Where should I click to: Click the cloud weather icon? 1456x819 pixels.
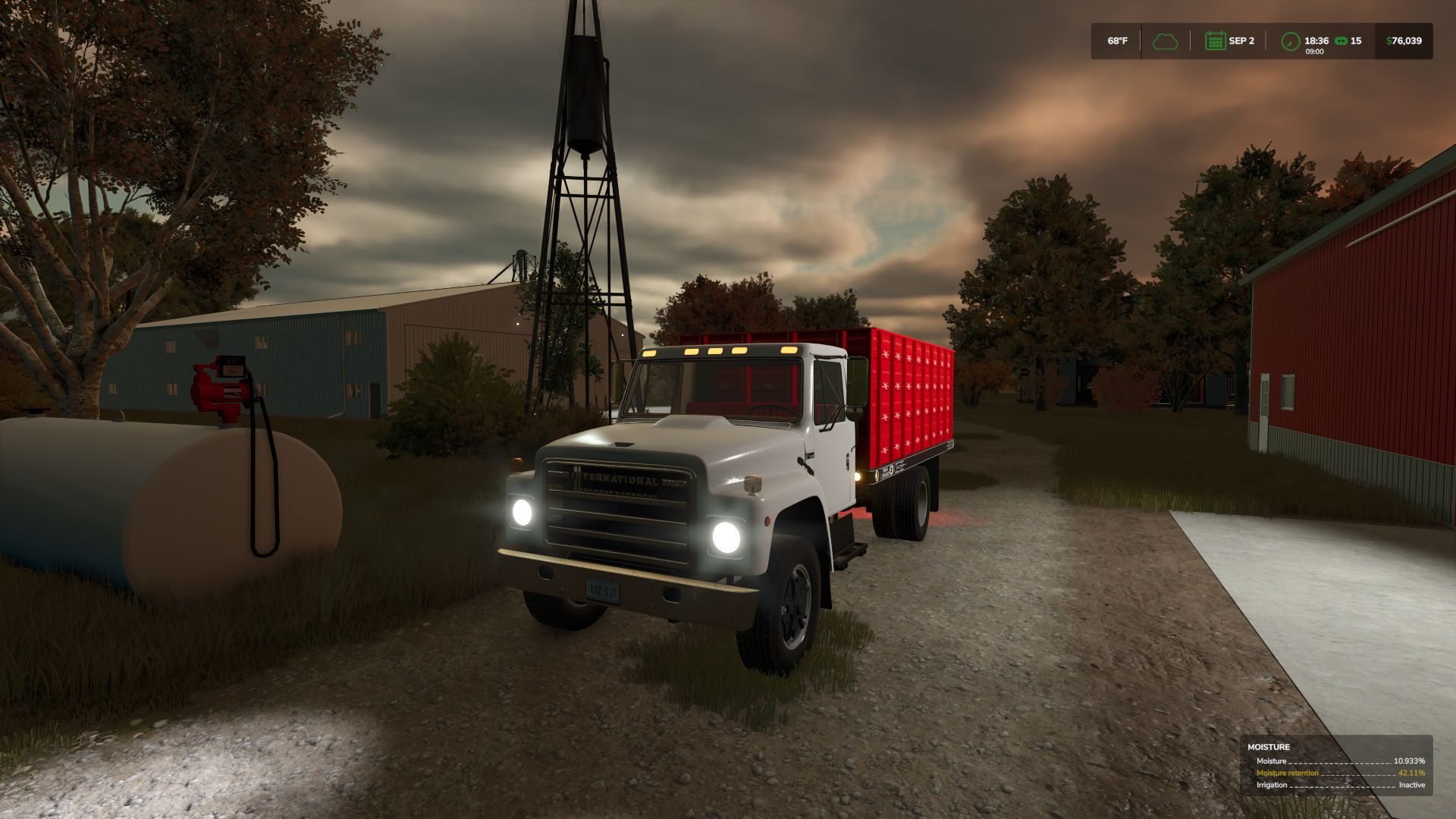[x=1165, y=41]
